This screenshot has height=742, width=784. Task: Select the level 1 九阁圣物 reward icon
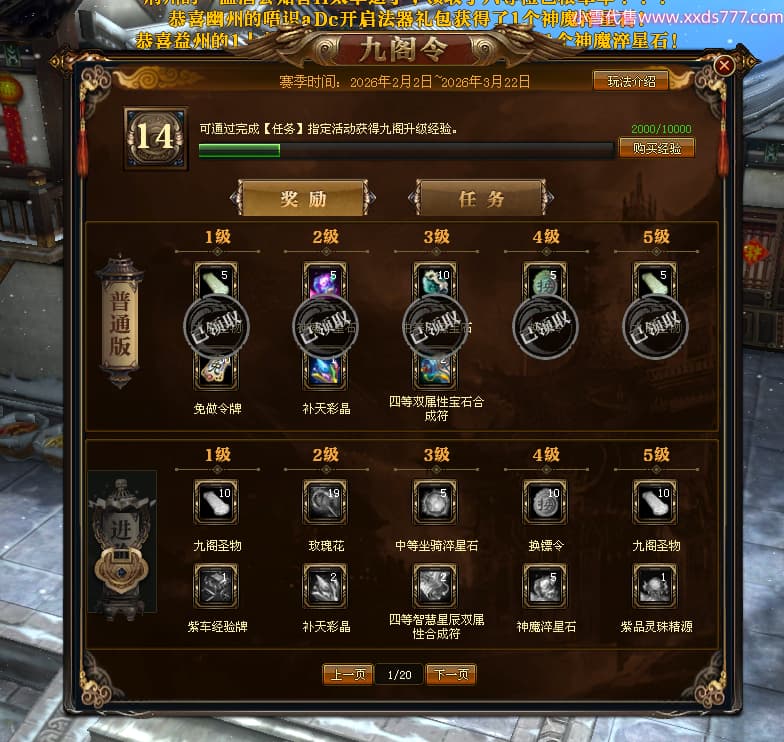click(x=215, y=502)
